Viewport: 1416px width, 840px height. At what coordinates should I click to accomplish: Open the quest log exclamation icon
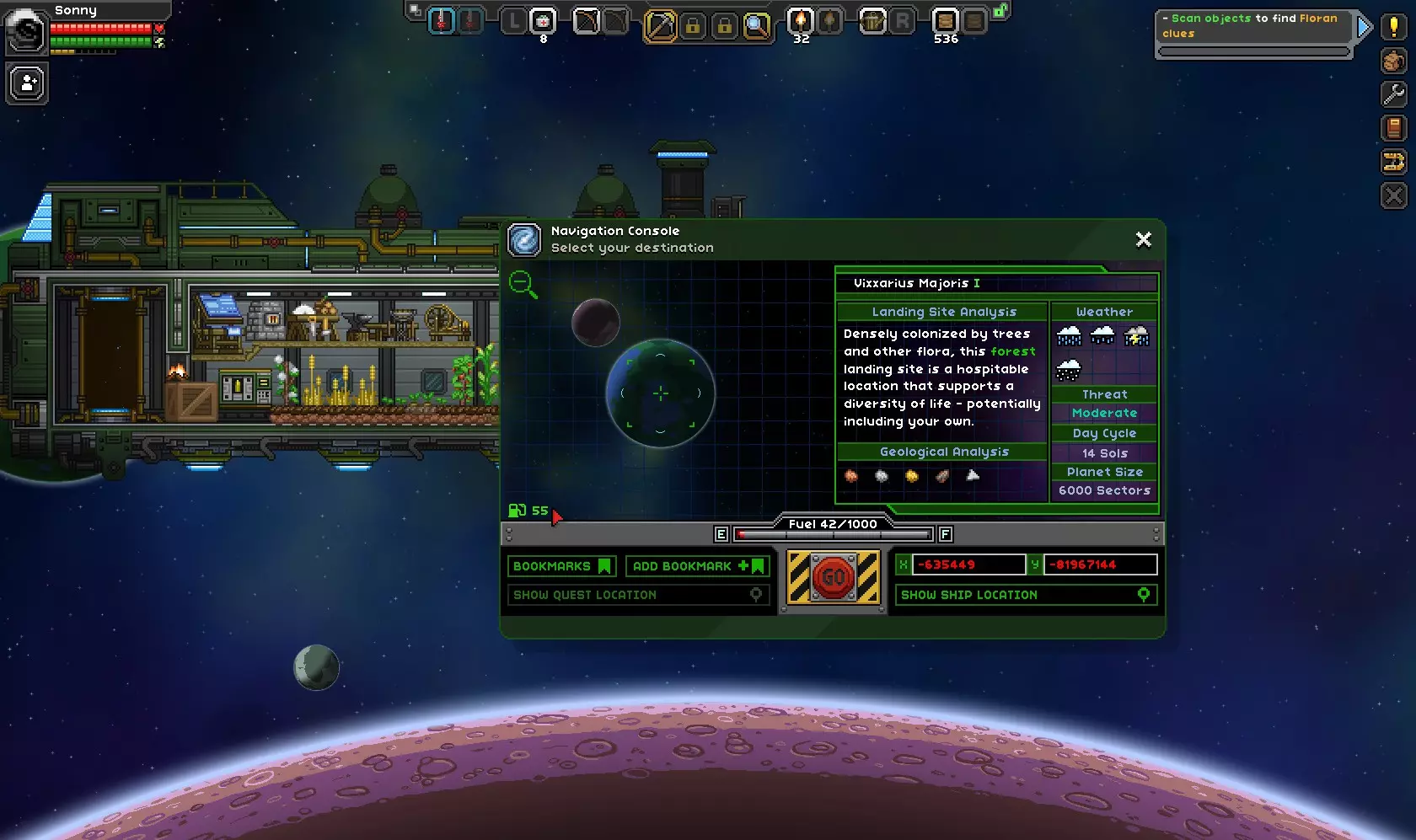click(x=1394, y=27)
